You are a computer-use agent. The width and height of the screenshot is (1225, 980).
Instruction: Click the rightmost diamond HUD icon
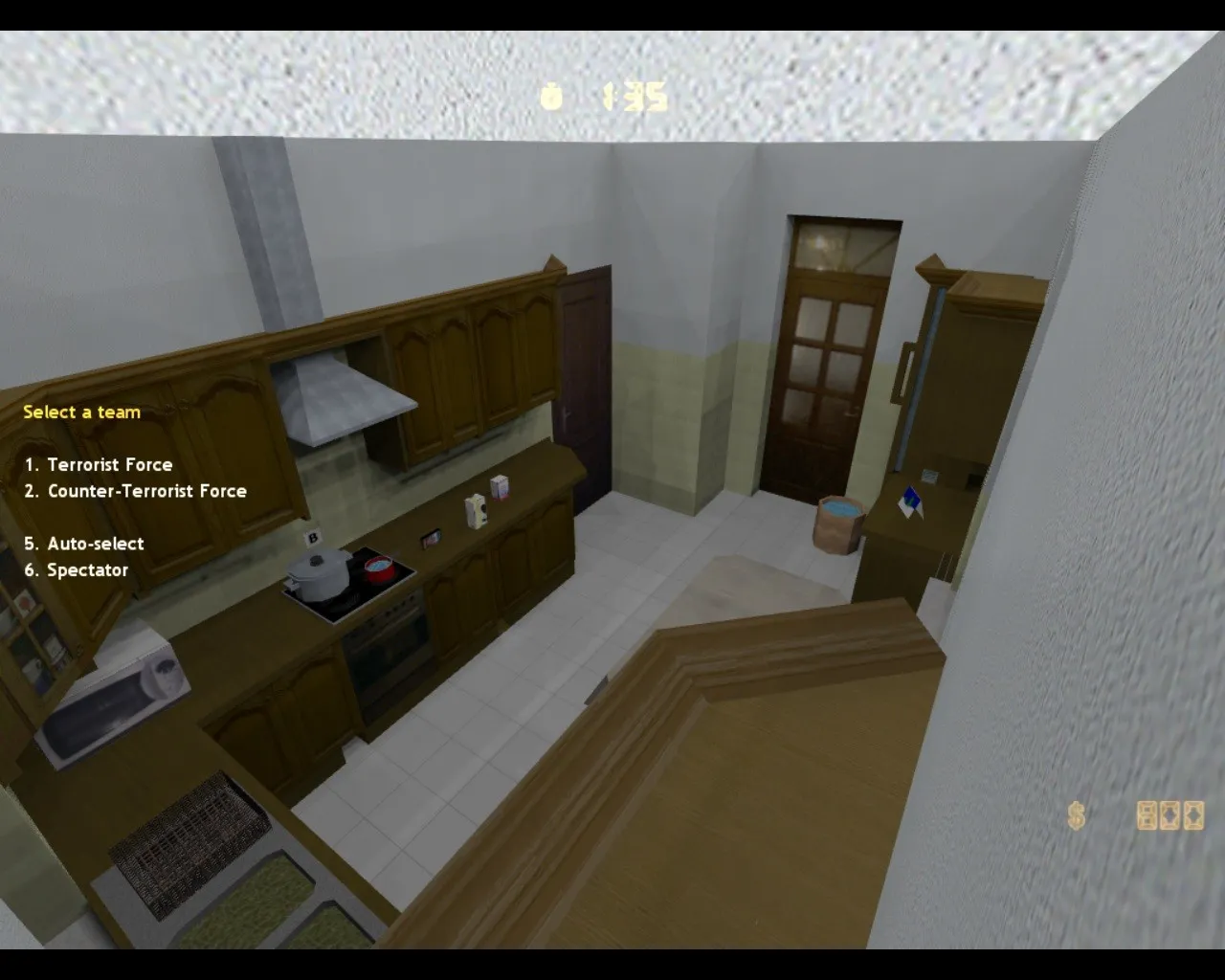click(x=1192, y=815)
